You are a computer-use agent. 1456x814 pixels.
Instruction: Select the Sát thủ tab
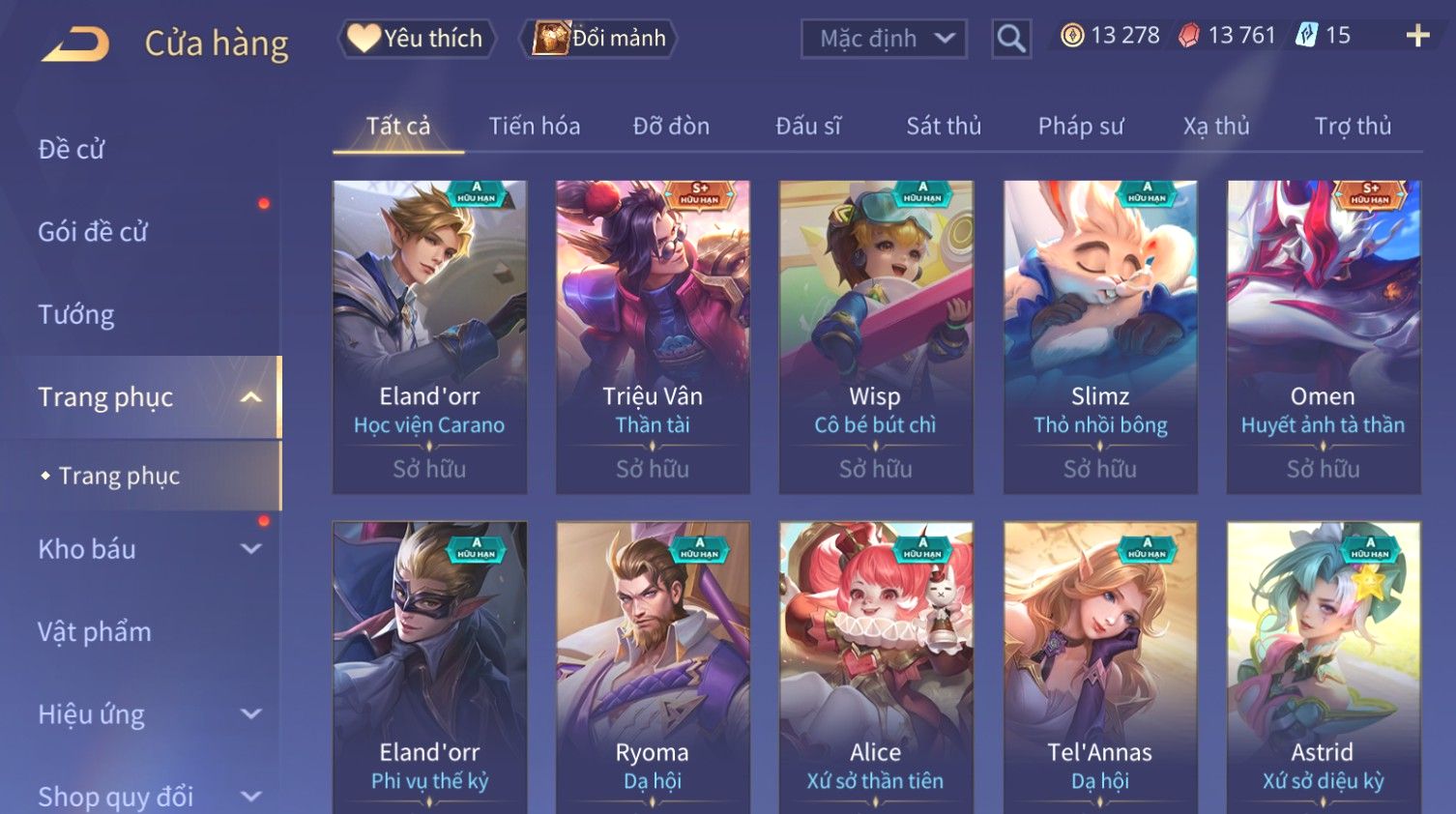tap(943, 127)
